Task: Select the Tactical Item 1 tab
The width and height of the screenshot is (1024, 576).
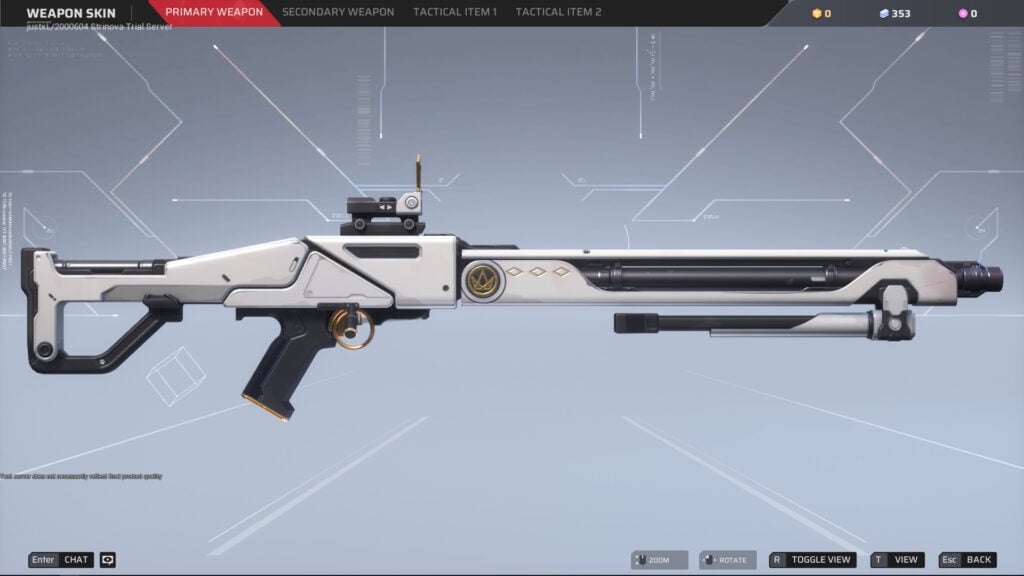Action: [x=455, y=13]
